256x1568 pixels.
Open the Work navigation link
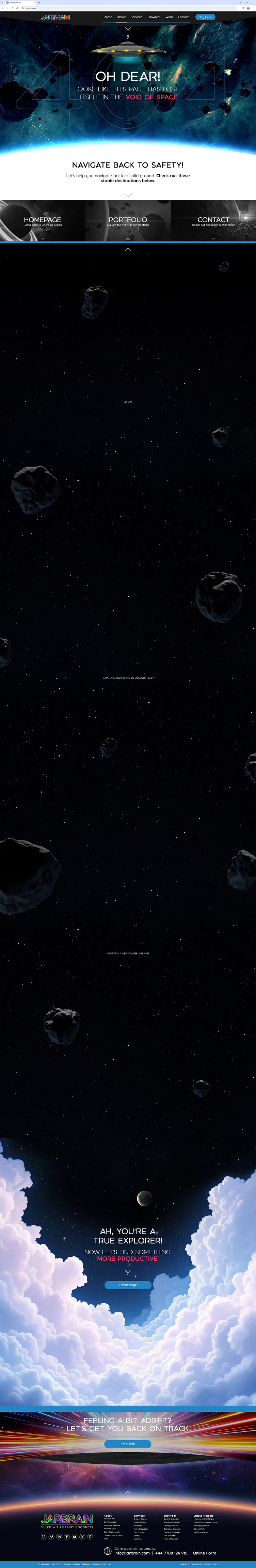pos(169,17)
